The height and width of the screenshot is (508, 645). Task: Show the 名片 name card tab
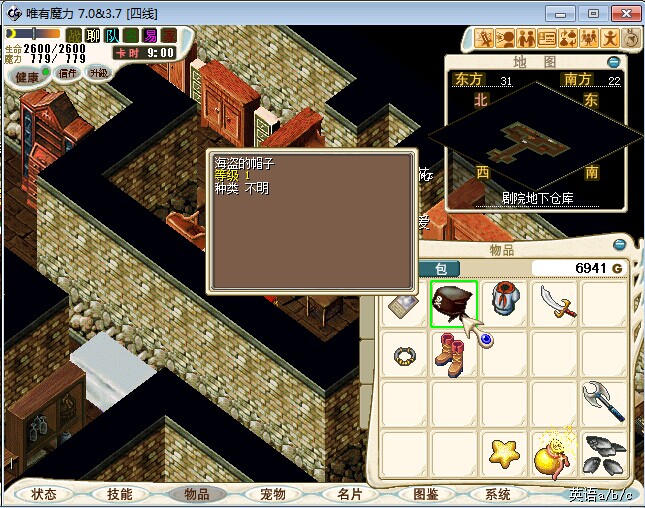point(349,494)
